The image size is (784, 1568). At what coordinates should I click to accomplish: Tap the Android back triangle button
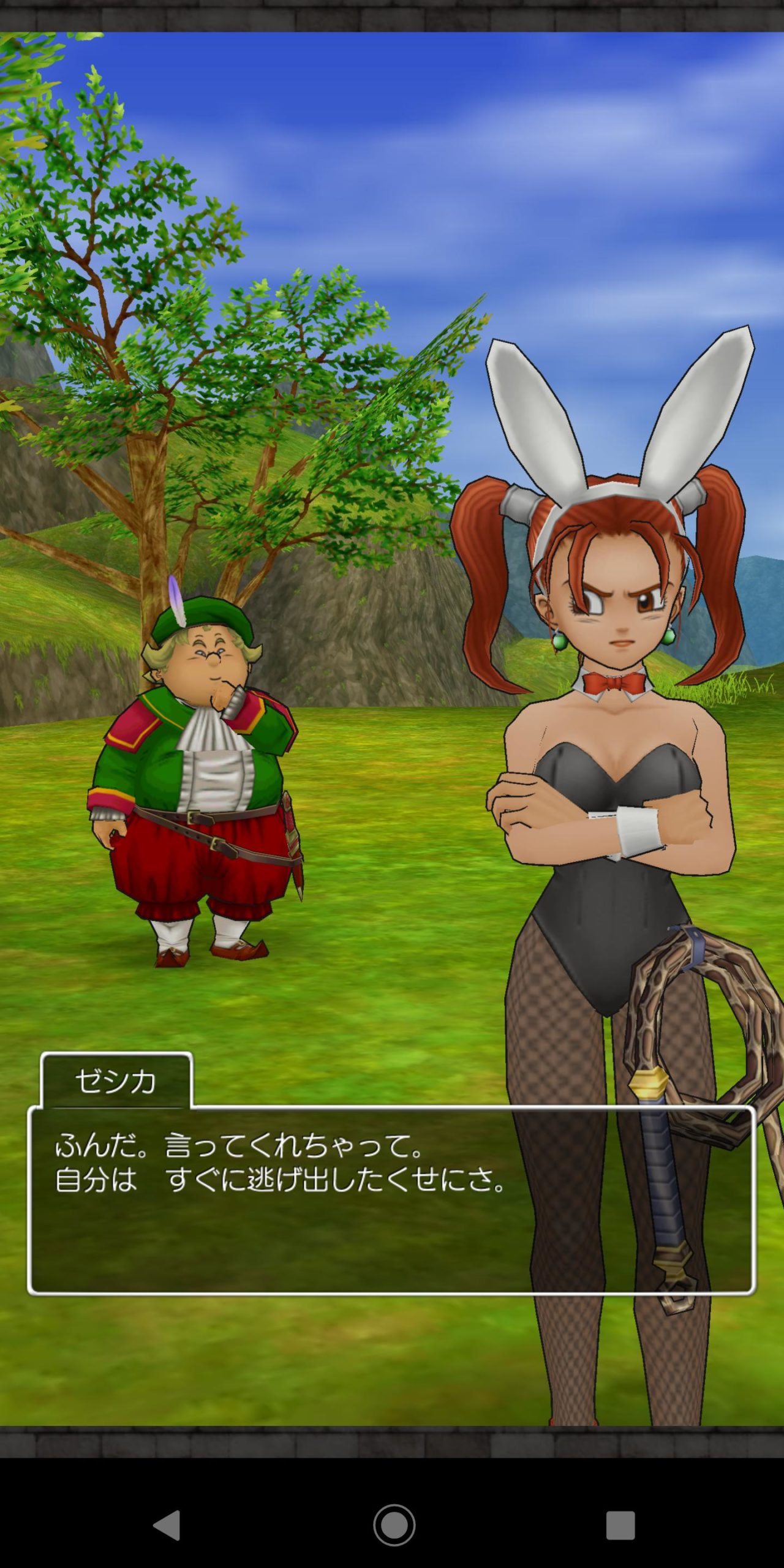point(167,1525)
